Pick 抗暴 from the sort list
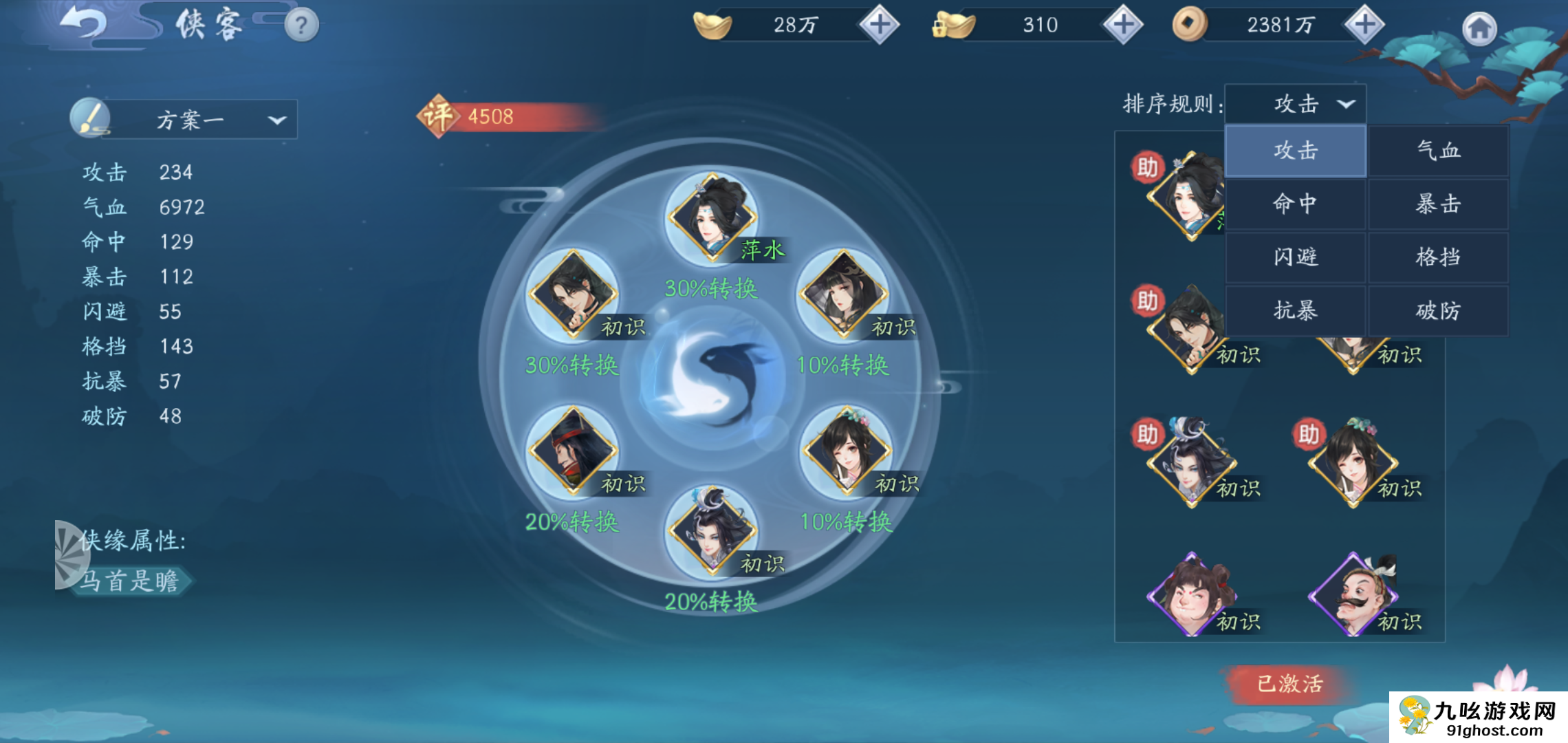The height and width of the screenshot is (743, 1568). point(1296,311)
